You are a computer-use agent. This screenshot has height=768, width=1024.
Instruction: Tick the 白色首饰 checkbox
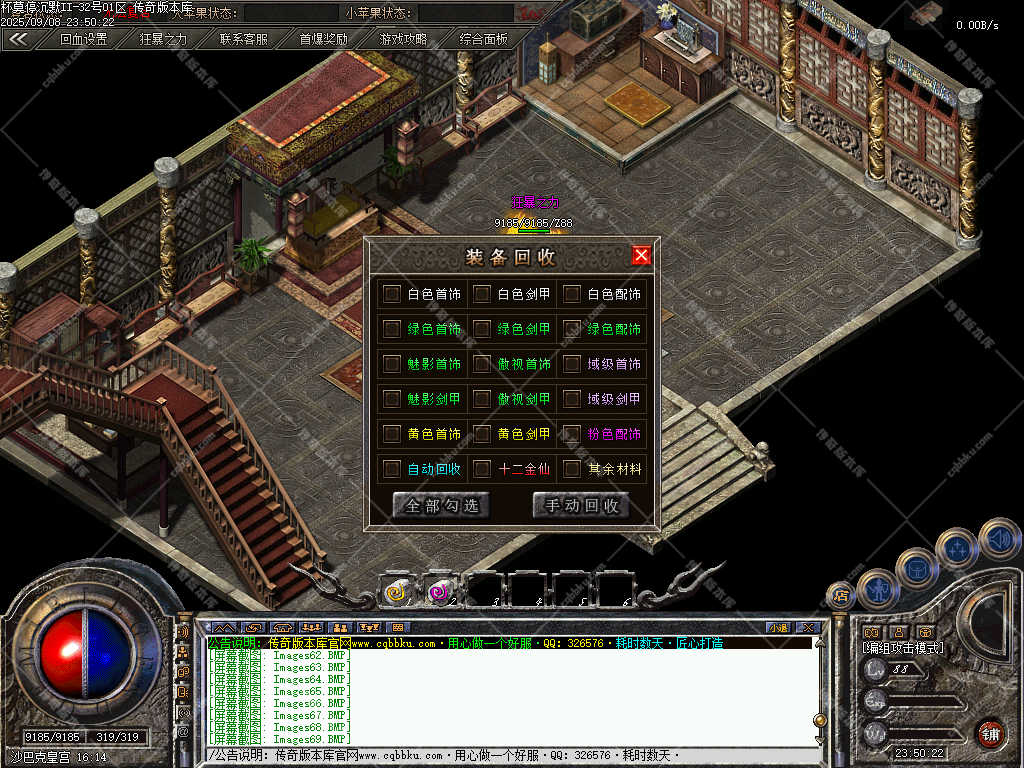391,294
